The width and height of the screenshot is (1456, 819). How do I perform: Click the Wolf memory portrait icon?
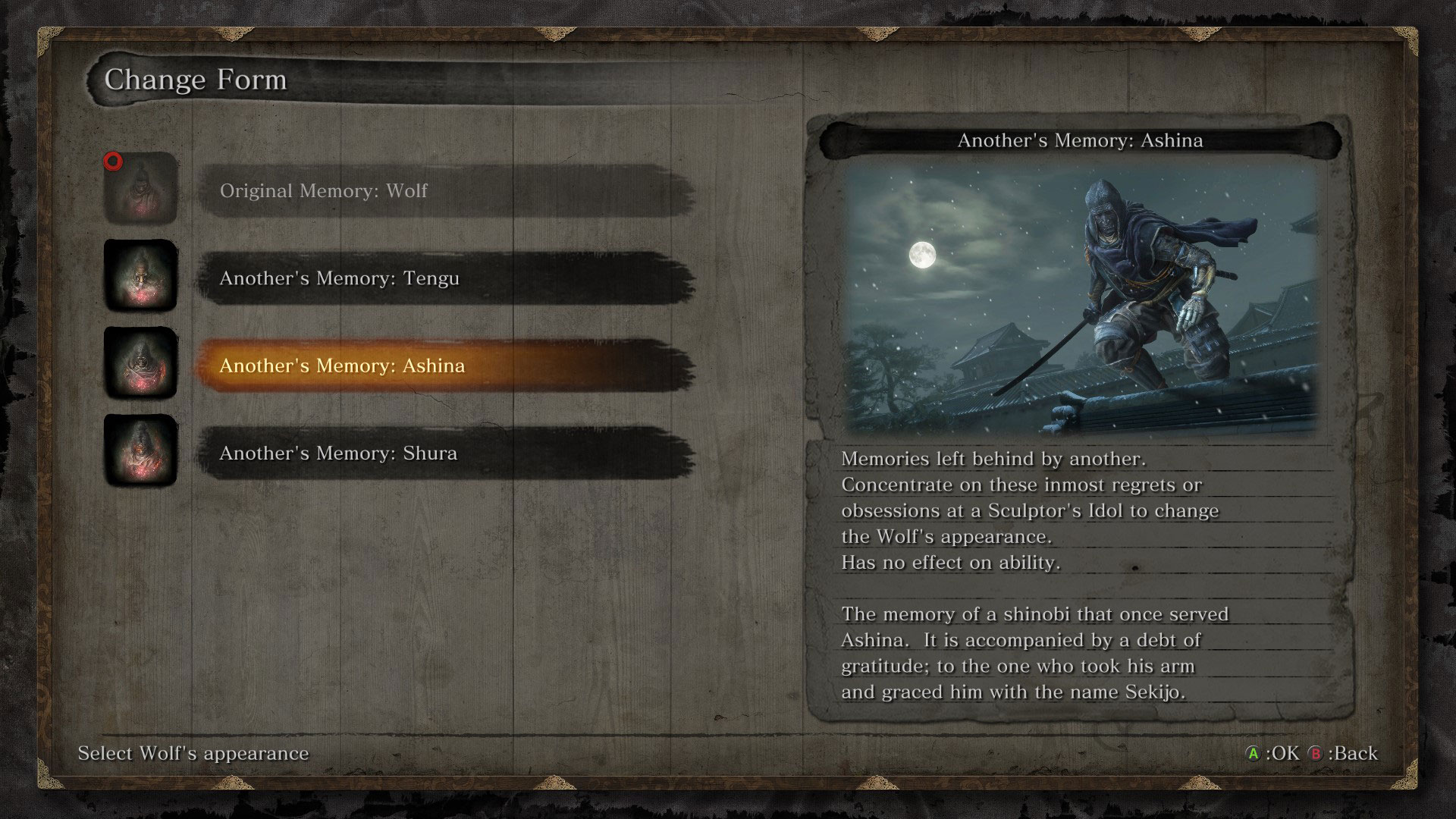pyautogui.click(x=140, y=189)
